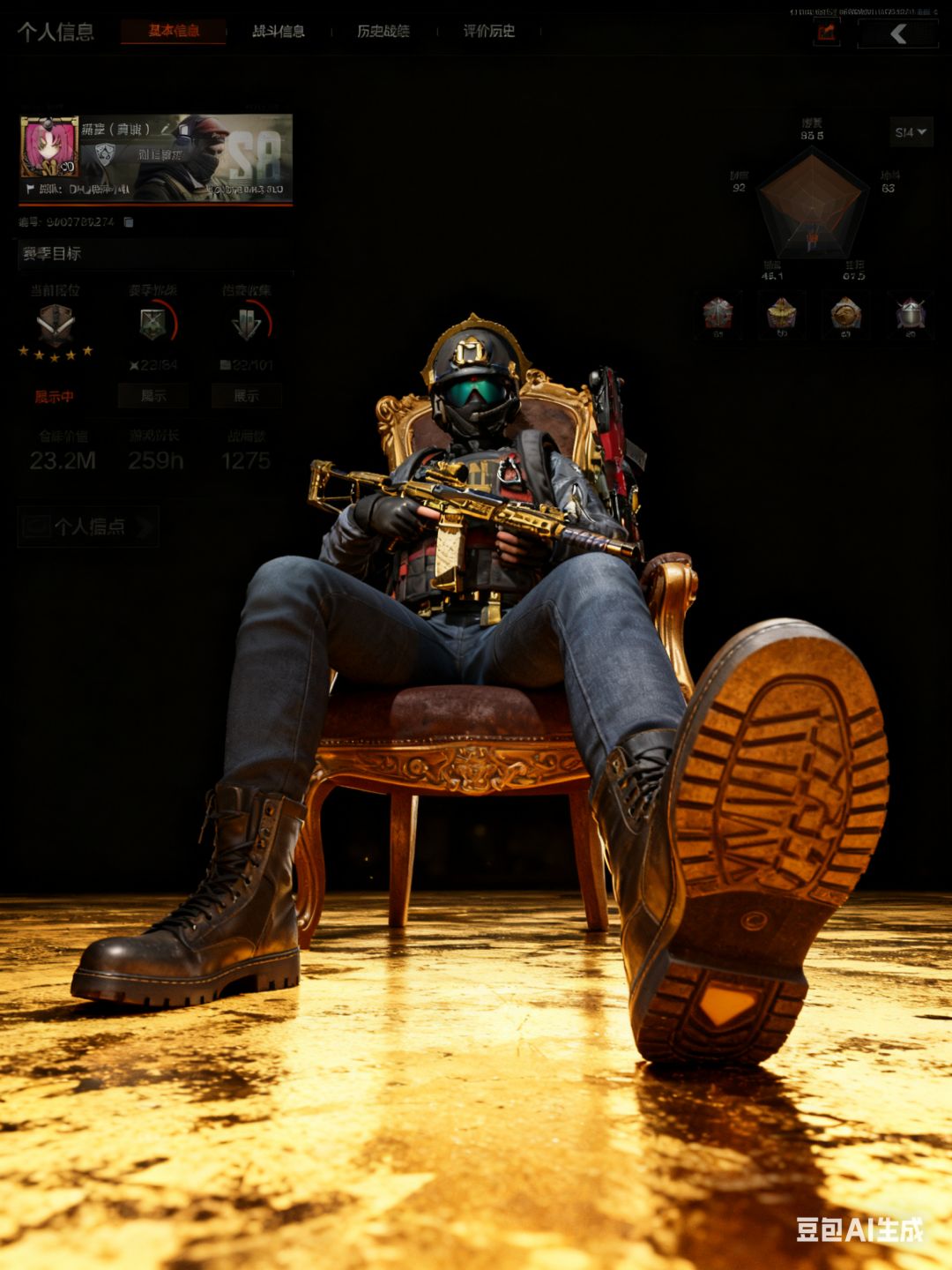Select the pink-haired player avatar
The width and height of the screenshot is (952, 1270).
[x=49, y=148]
